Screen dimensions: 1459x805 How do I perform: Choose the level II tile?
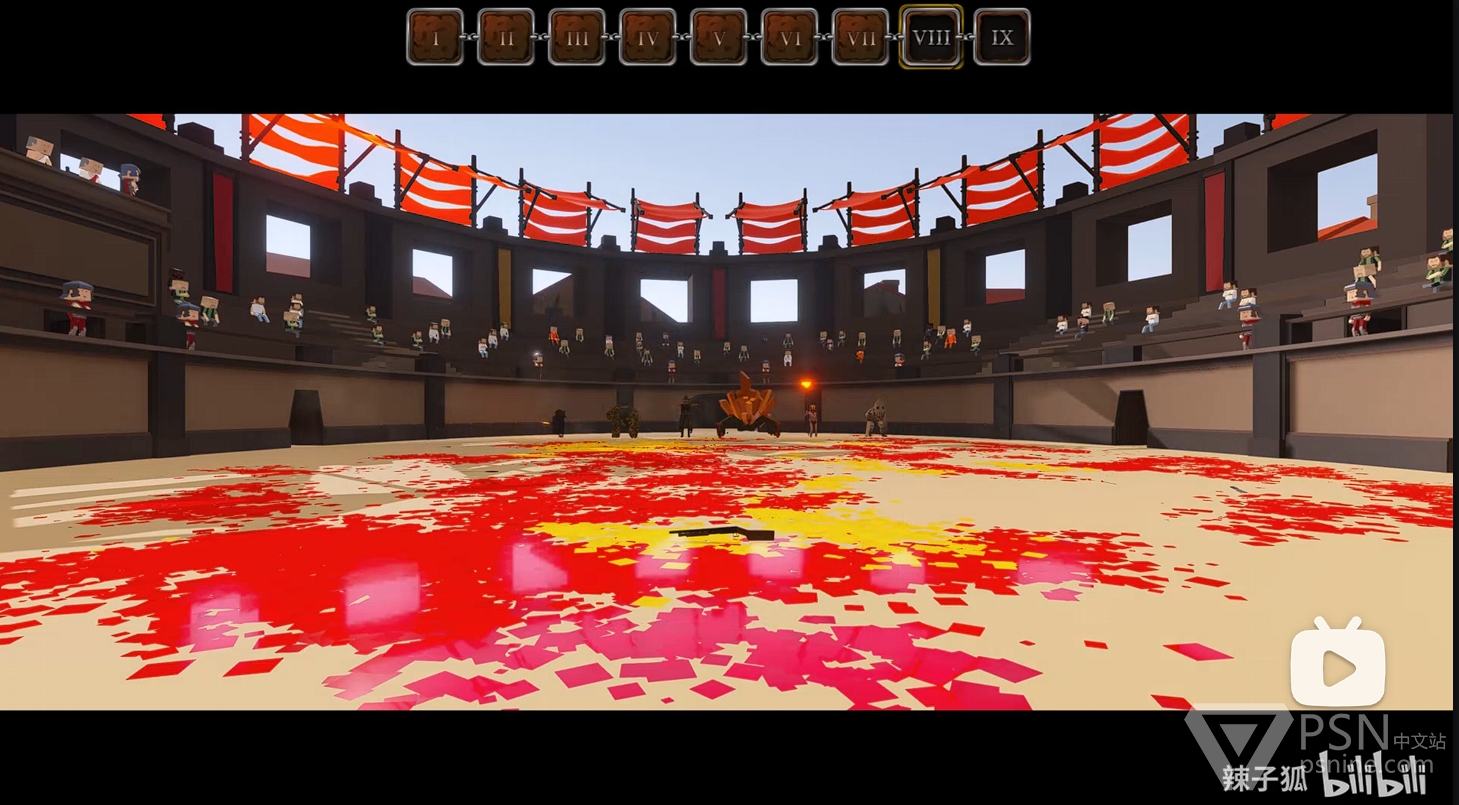click(x=506, y=37)
